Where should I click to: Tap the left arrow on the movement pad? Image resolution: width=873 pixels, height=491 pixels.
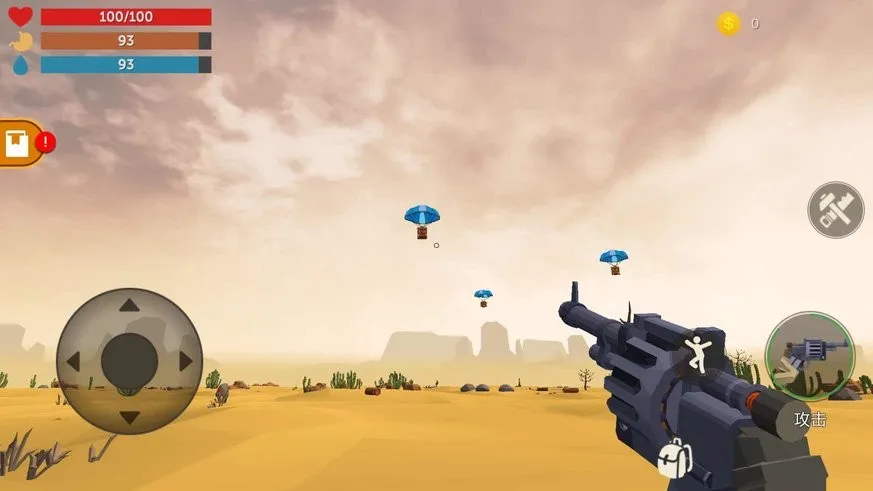pos(73,361)
